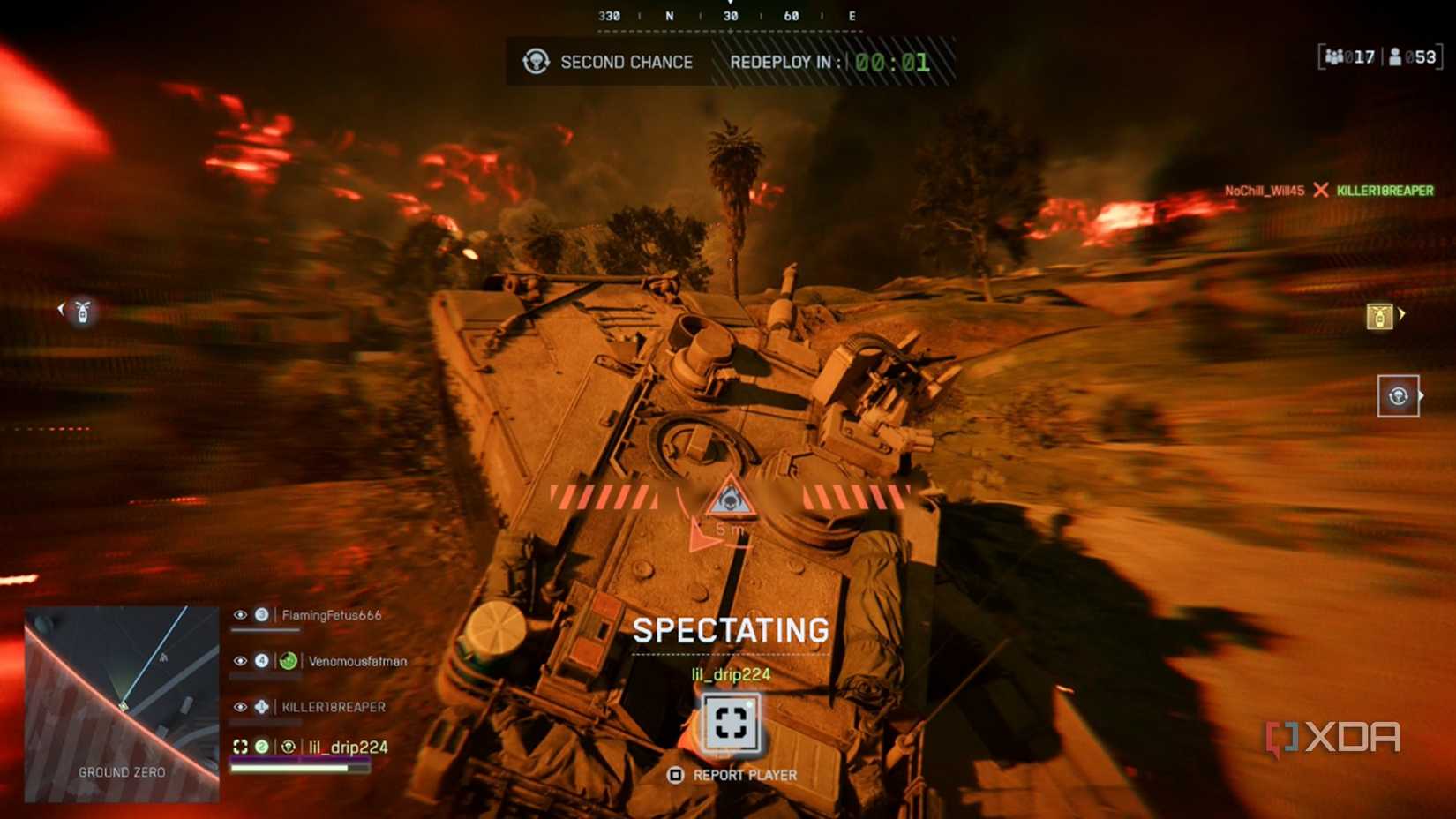Toggle the eye icon beside Venomousfatman
The height and width of the screenshot is (819, 1456).
[x=241, y=660]
